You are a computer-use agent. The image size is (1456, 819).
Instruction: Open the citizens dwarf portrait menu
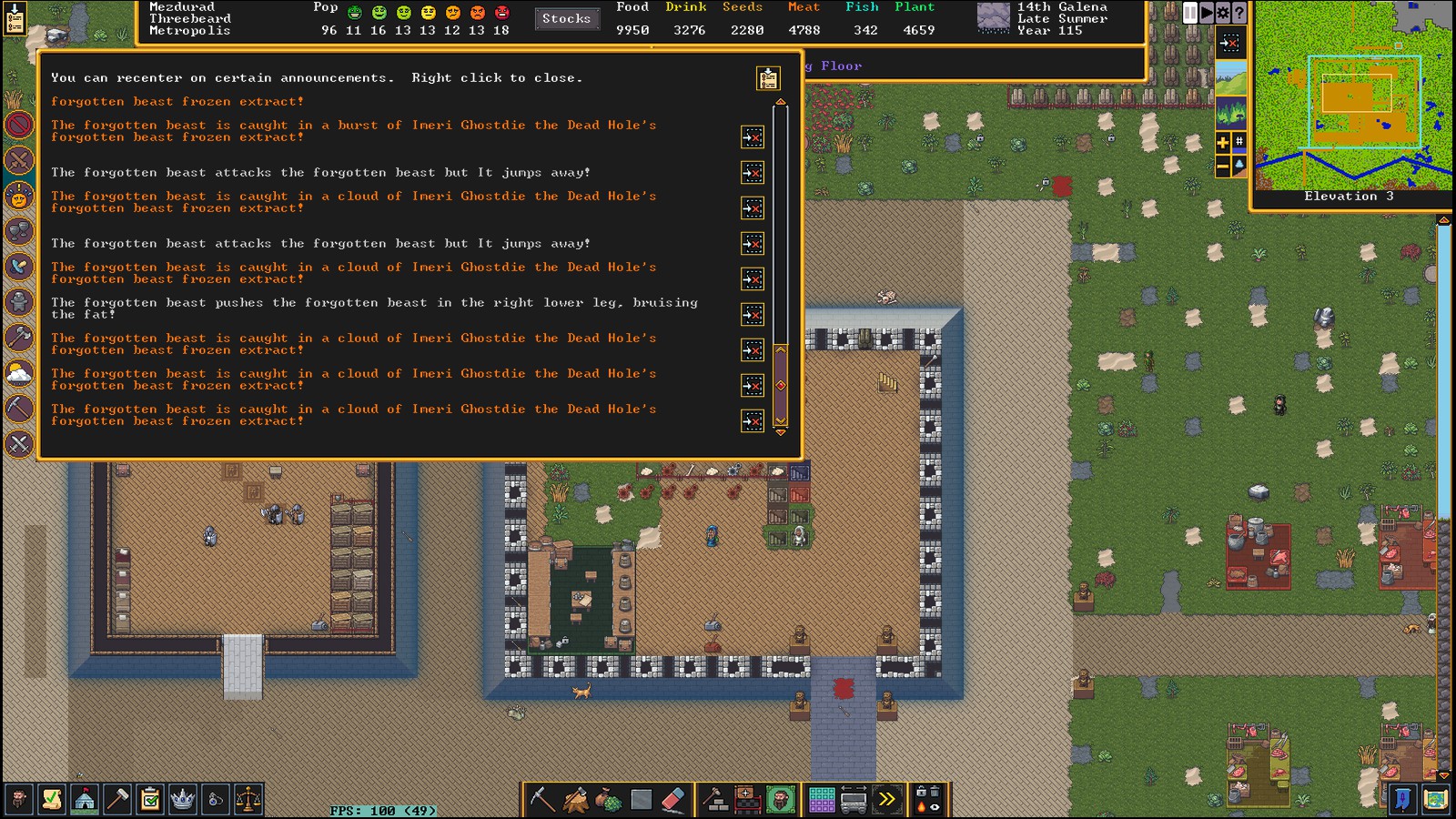pos(18,800)
